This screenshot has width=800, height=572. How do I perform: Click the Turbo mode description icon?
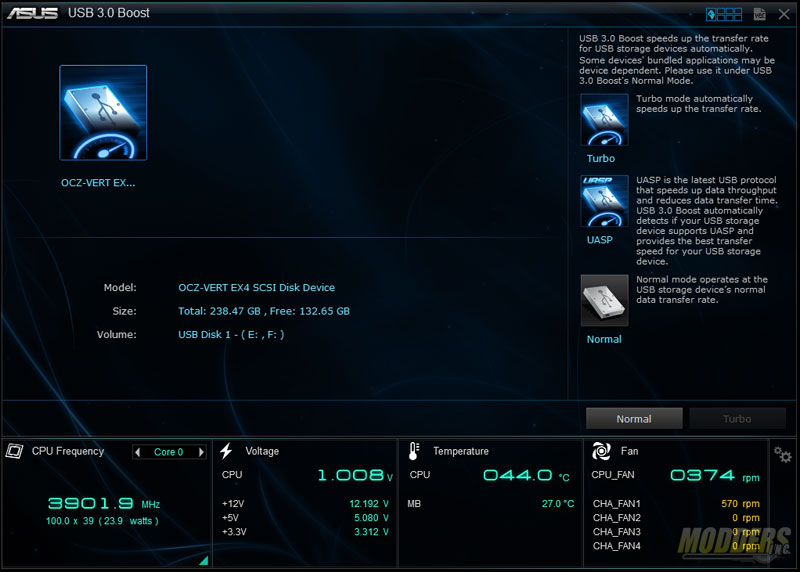(604, 121)
